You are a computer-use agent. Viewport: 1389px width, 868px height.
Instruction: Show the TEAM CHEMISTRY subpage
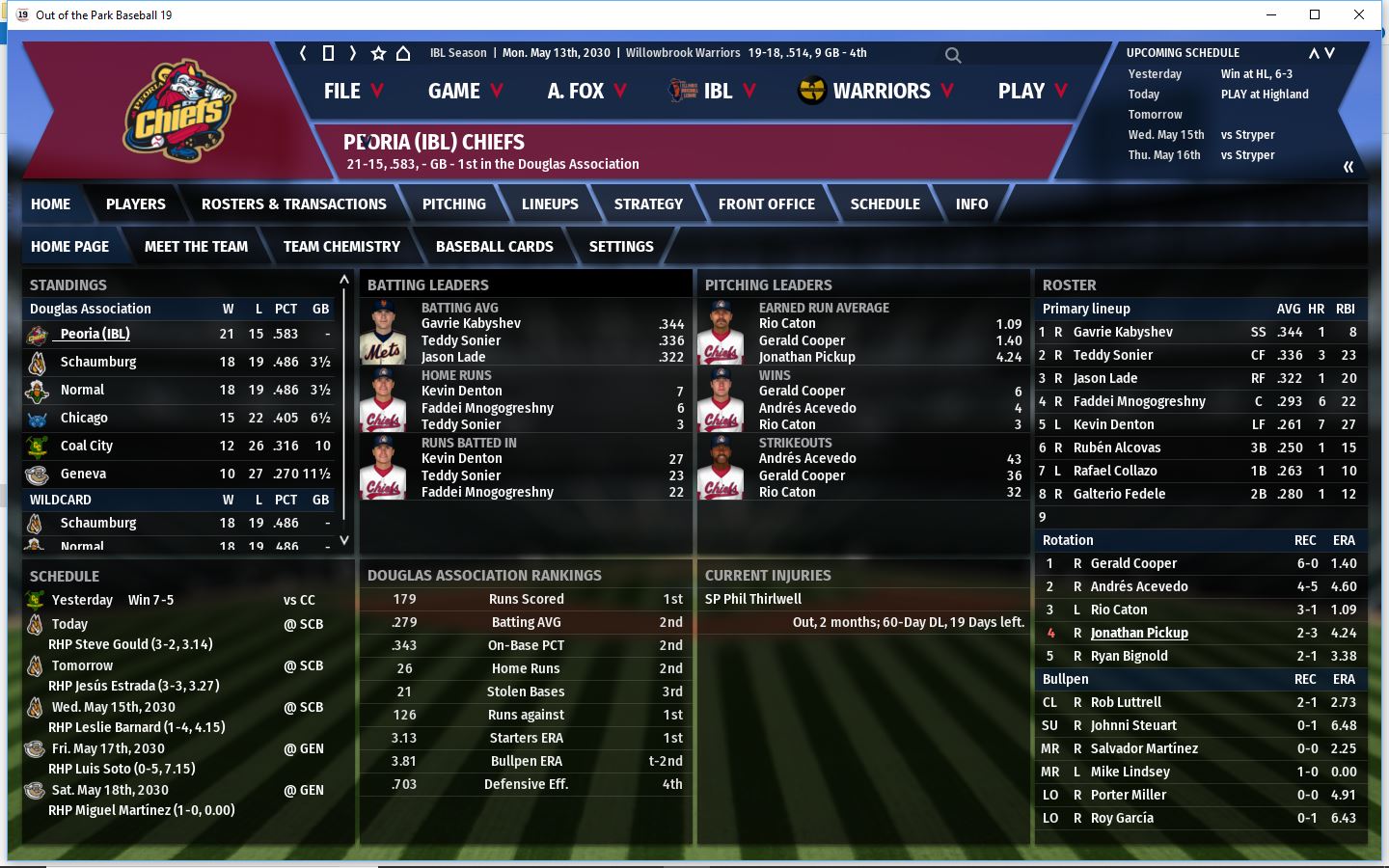[x=341, y=247]
